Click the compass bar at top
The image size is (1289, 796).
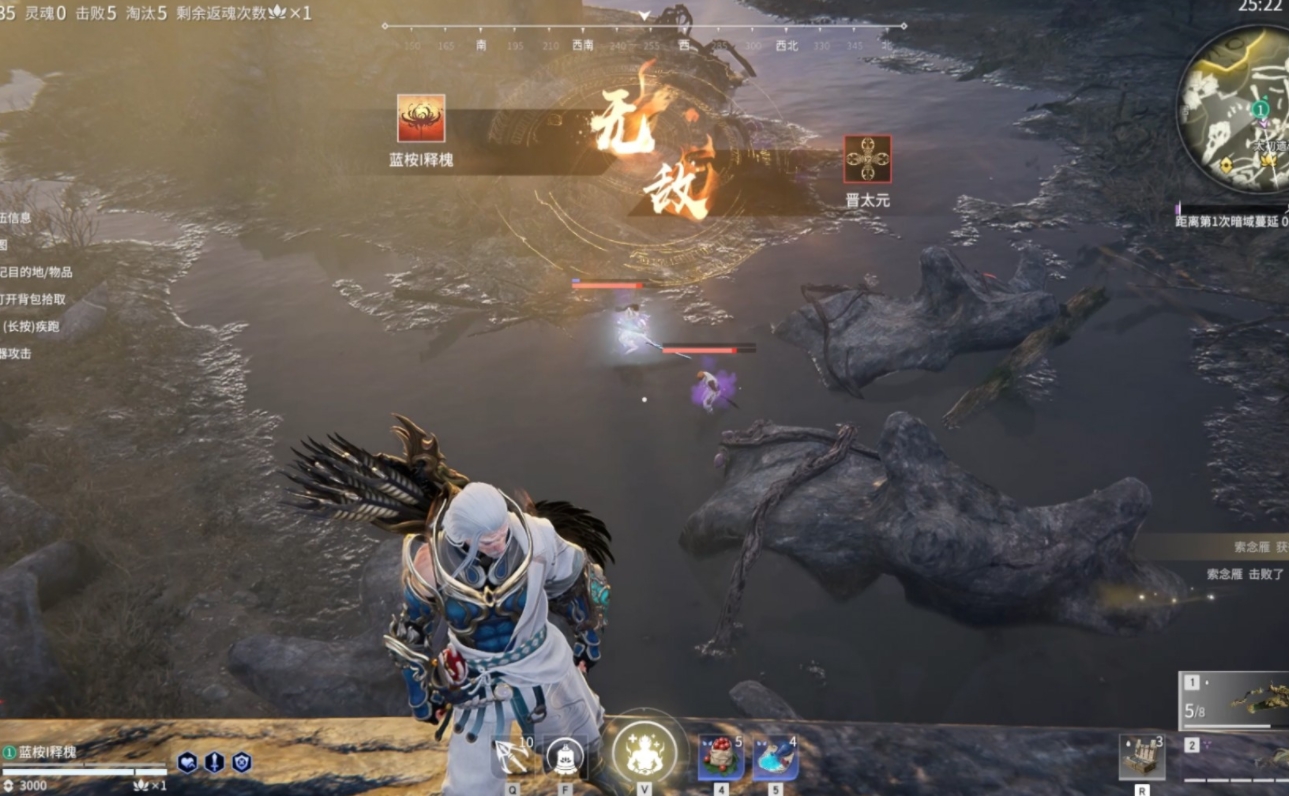tap(644, 36)
